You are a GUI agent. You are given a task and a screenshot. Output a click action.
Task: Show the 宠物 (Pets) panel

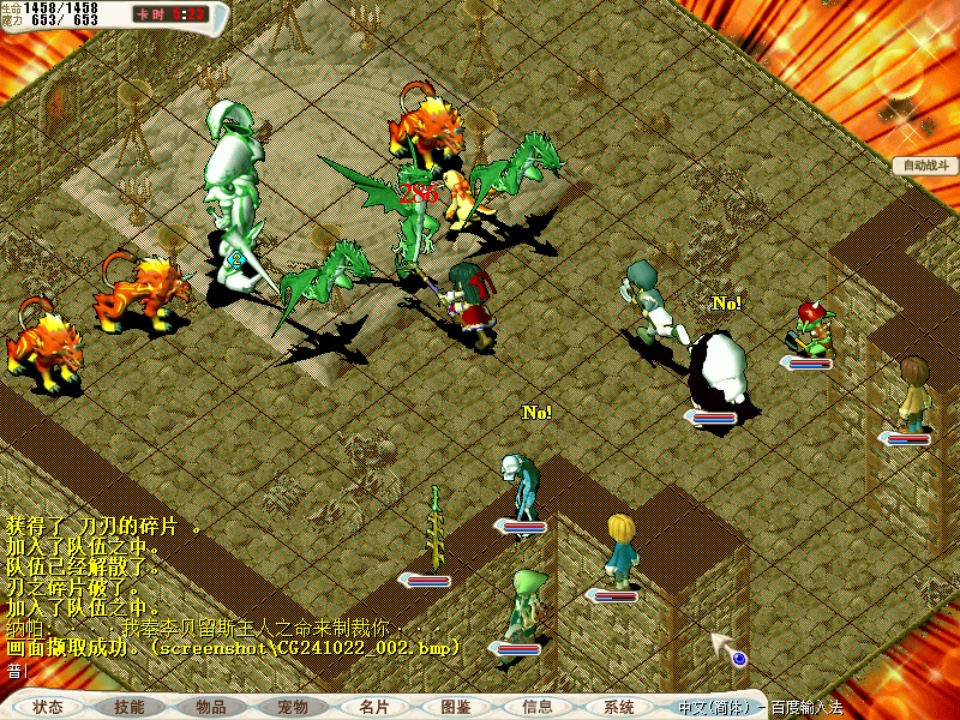(292, 706)
